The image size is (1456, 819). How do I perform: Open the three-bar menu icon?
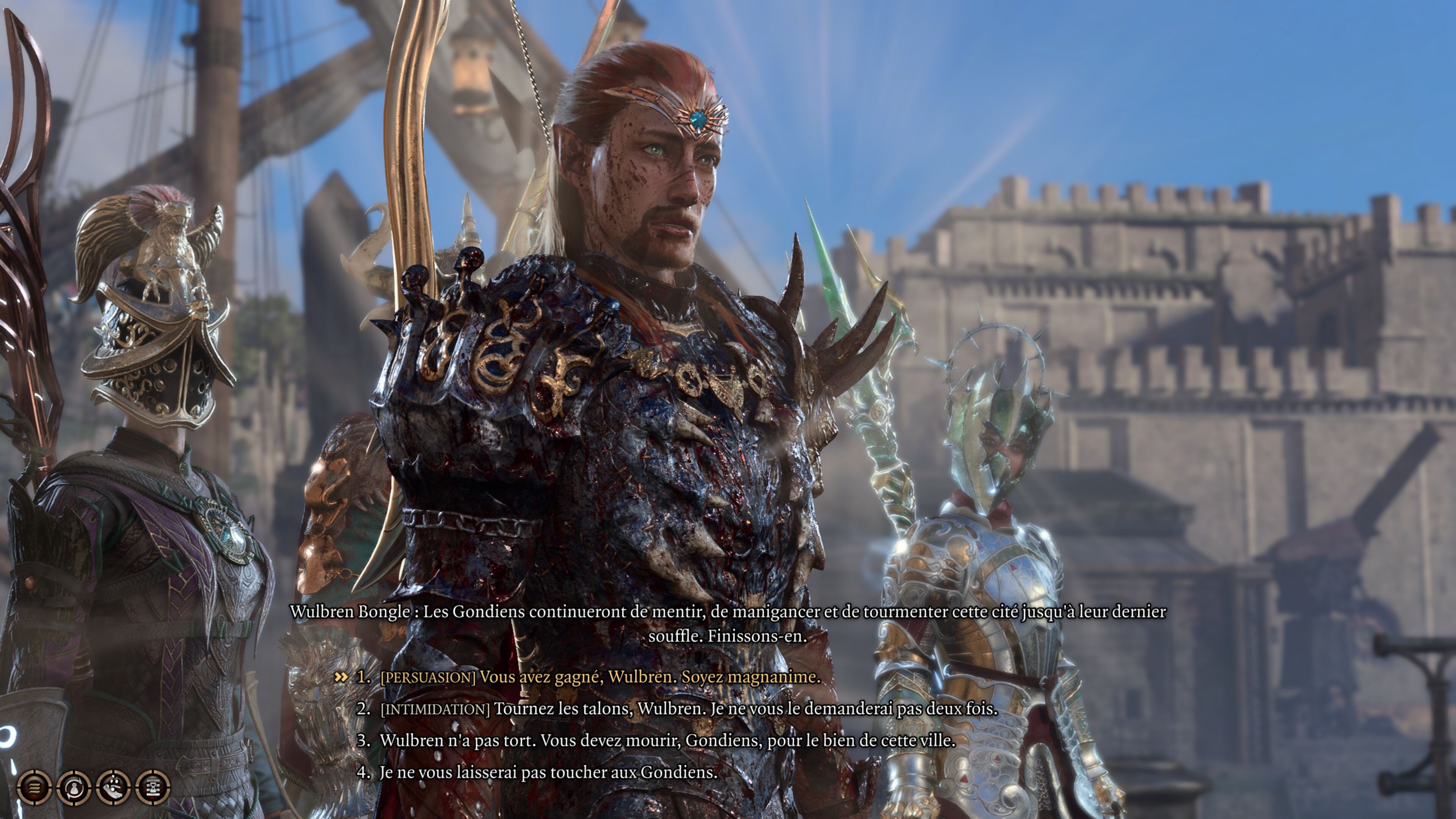pos(35,787)
